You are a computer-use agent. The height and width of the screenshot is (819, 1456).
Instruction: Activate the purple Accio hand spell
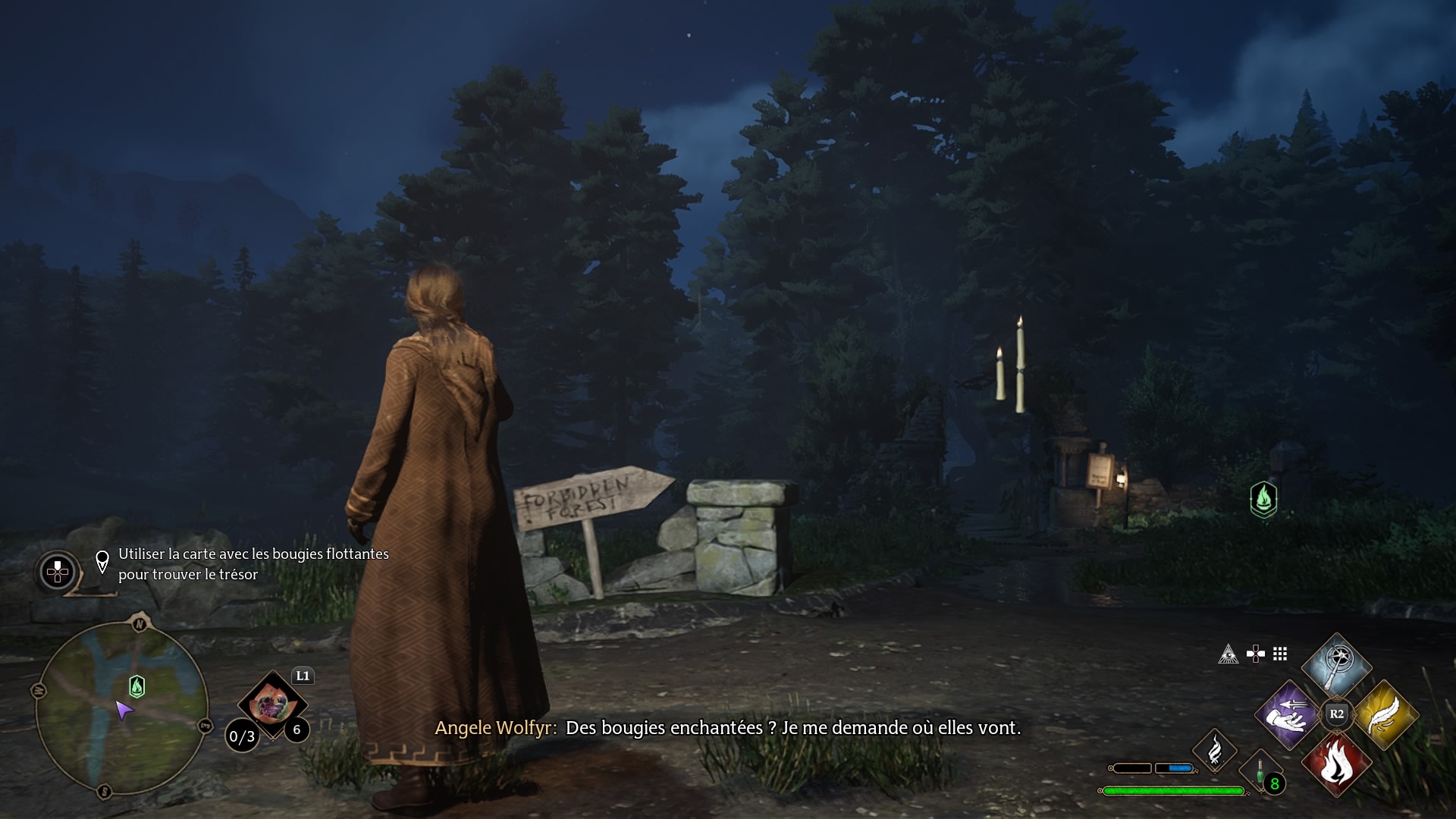pyautogui.click(x=1288, y=714)
